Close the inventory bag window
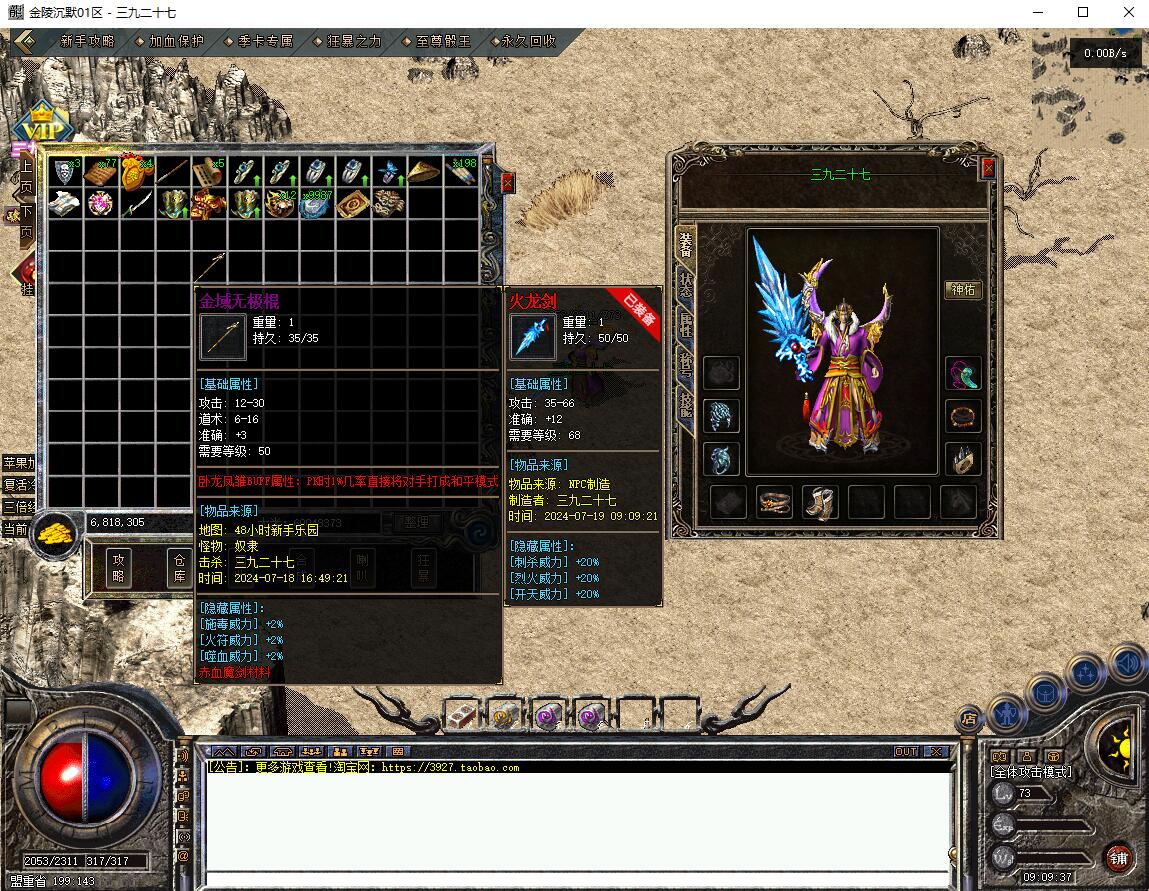Viewport: 1149px width, 891px height. [x=508, y=183]
